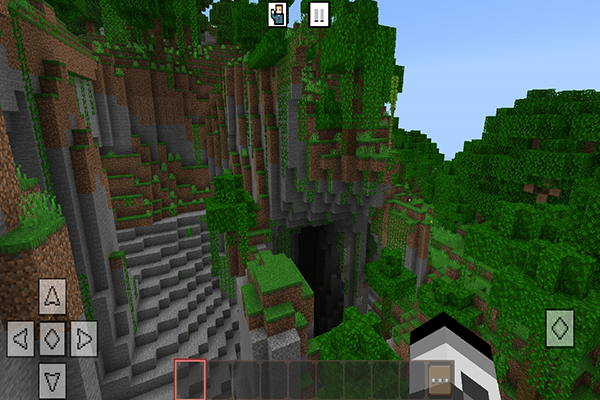This screenshot has height=400, width=600.
Task: Tap the D-pad center diamond button
Action: tap(53, 337)
